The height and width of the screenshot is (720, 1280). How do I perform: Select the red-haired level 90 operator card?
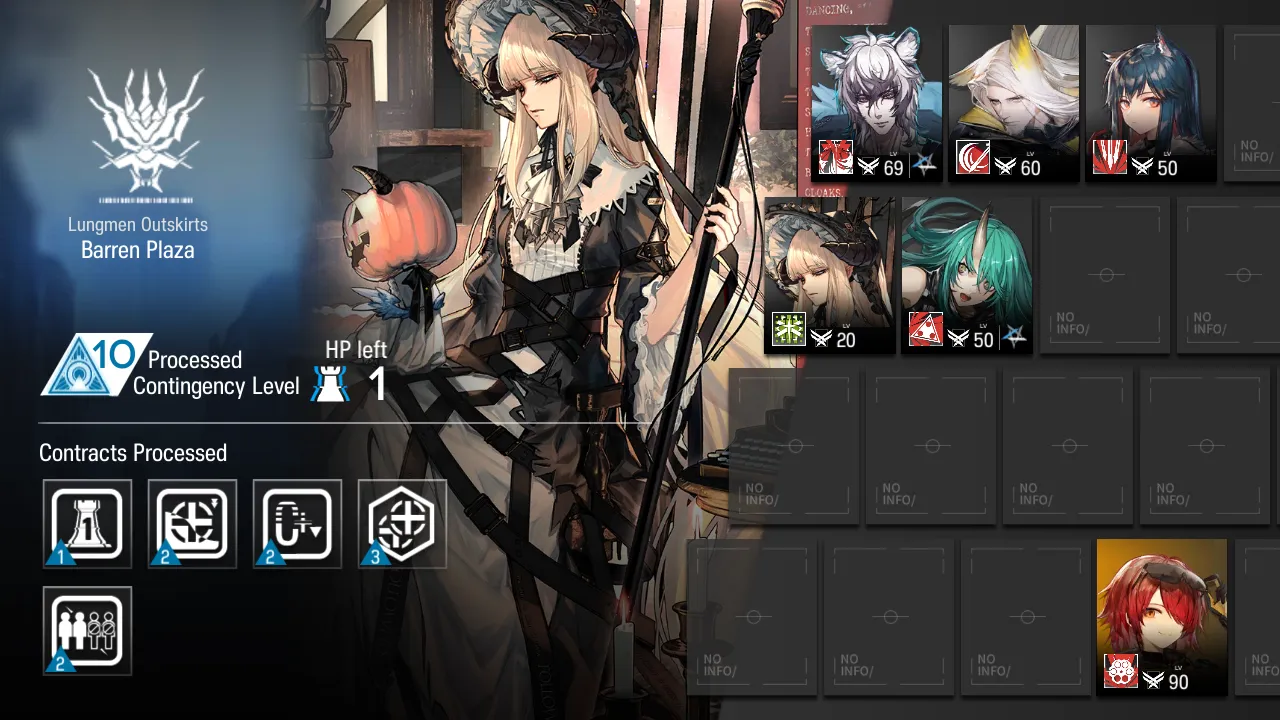click(x=1161, y=616)
